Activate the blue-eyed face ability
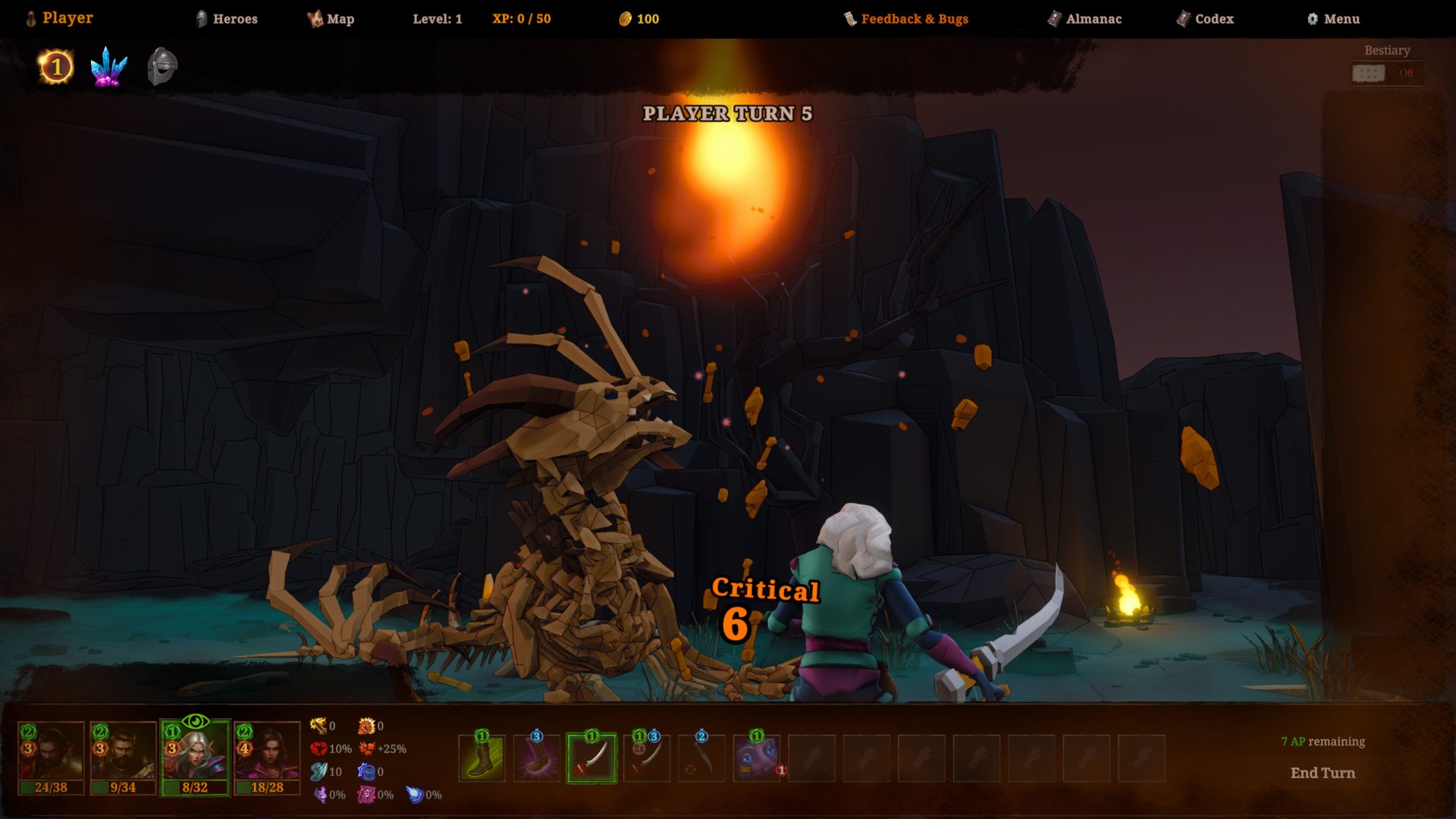 point(756,758)
